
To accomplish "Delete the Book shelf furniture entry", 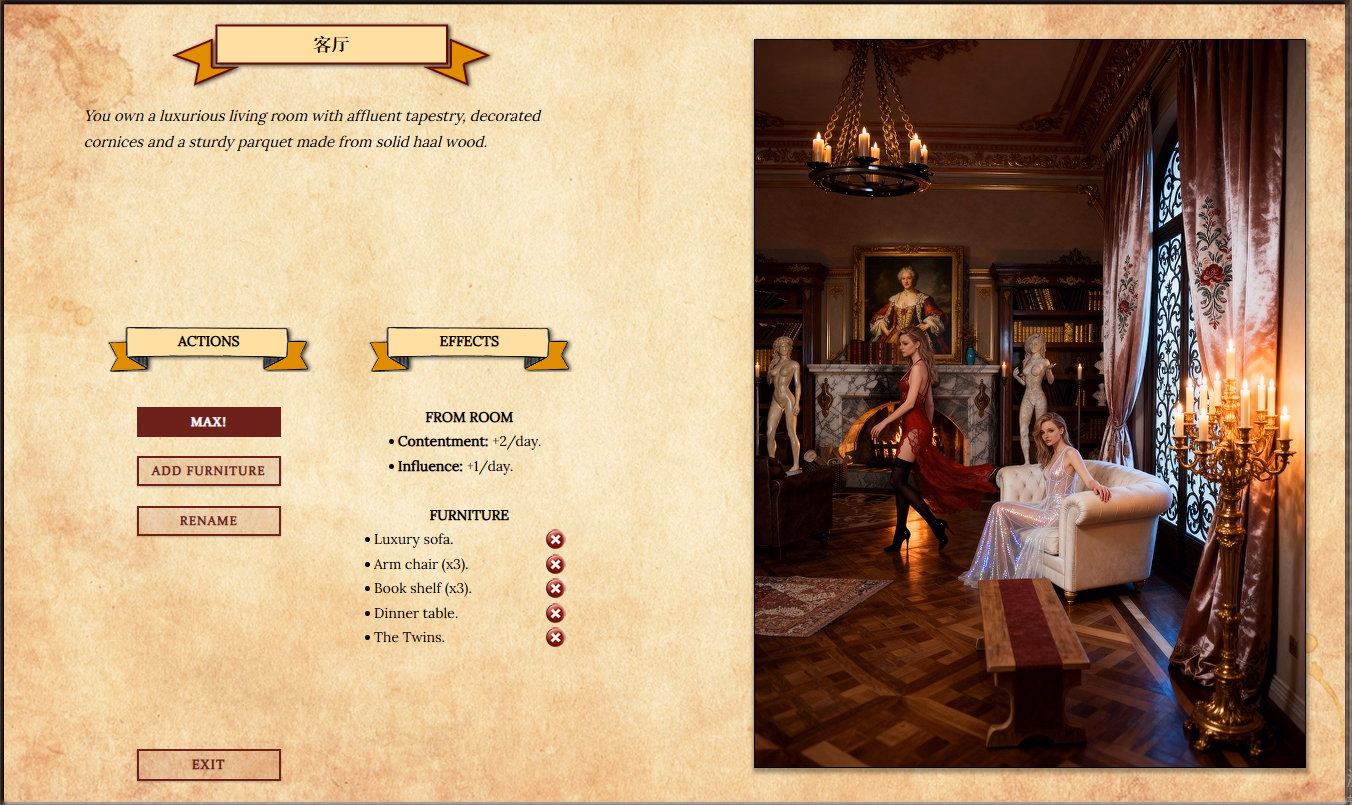I will point(555,589).
